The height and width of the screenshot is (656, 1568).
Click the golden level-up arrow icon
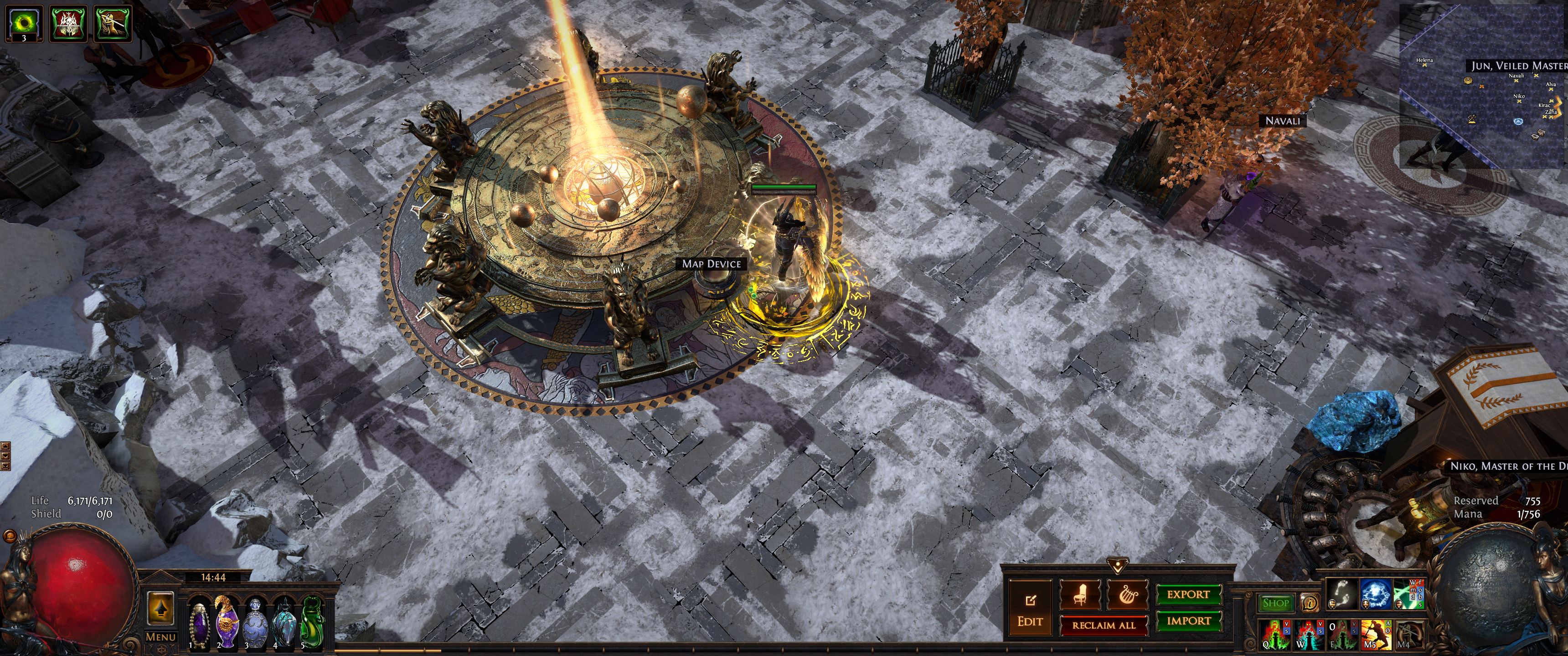click(161, 607)
